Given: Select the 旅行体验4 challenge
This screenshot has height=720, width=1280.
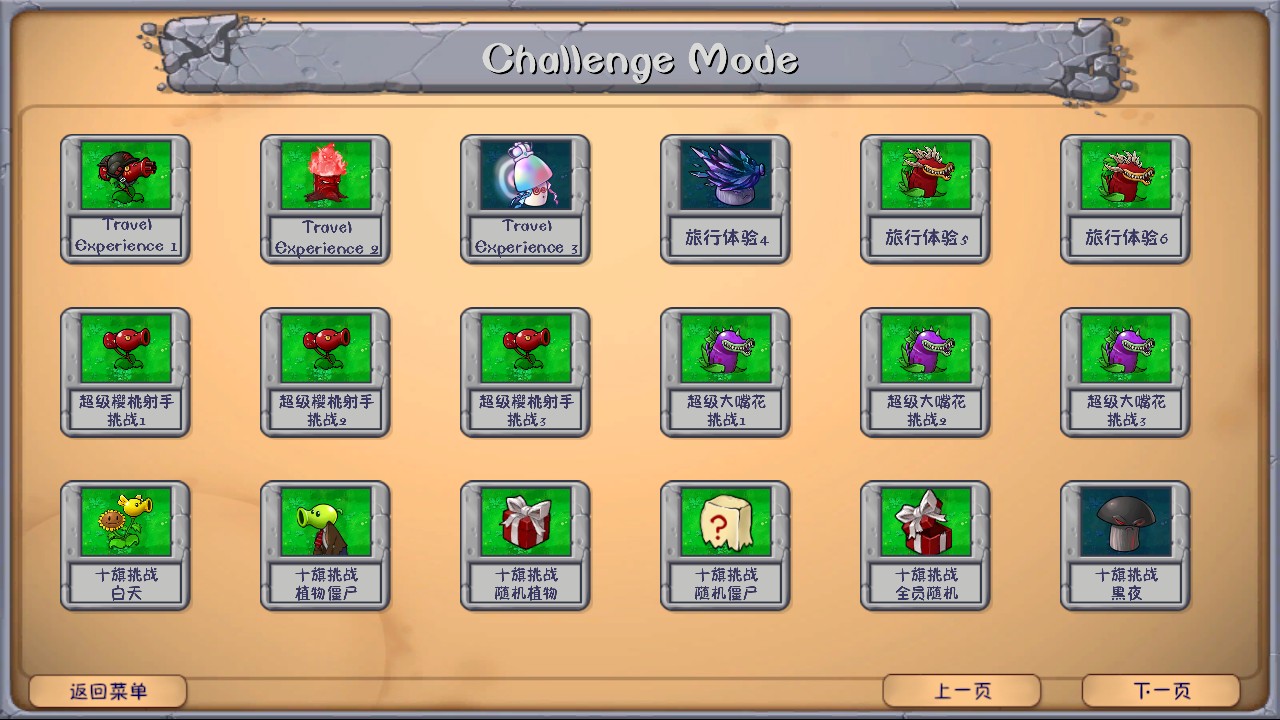Looking at the screenshot, I should coord(725,197).
